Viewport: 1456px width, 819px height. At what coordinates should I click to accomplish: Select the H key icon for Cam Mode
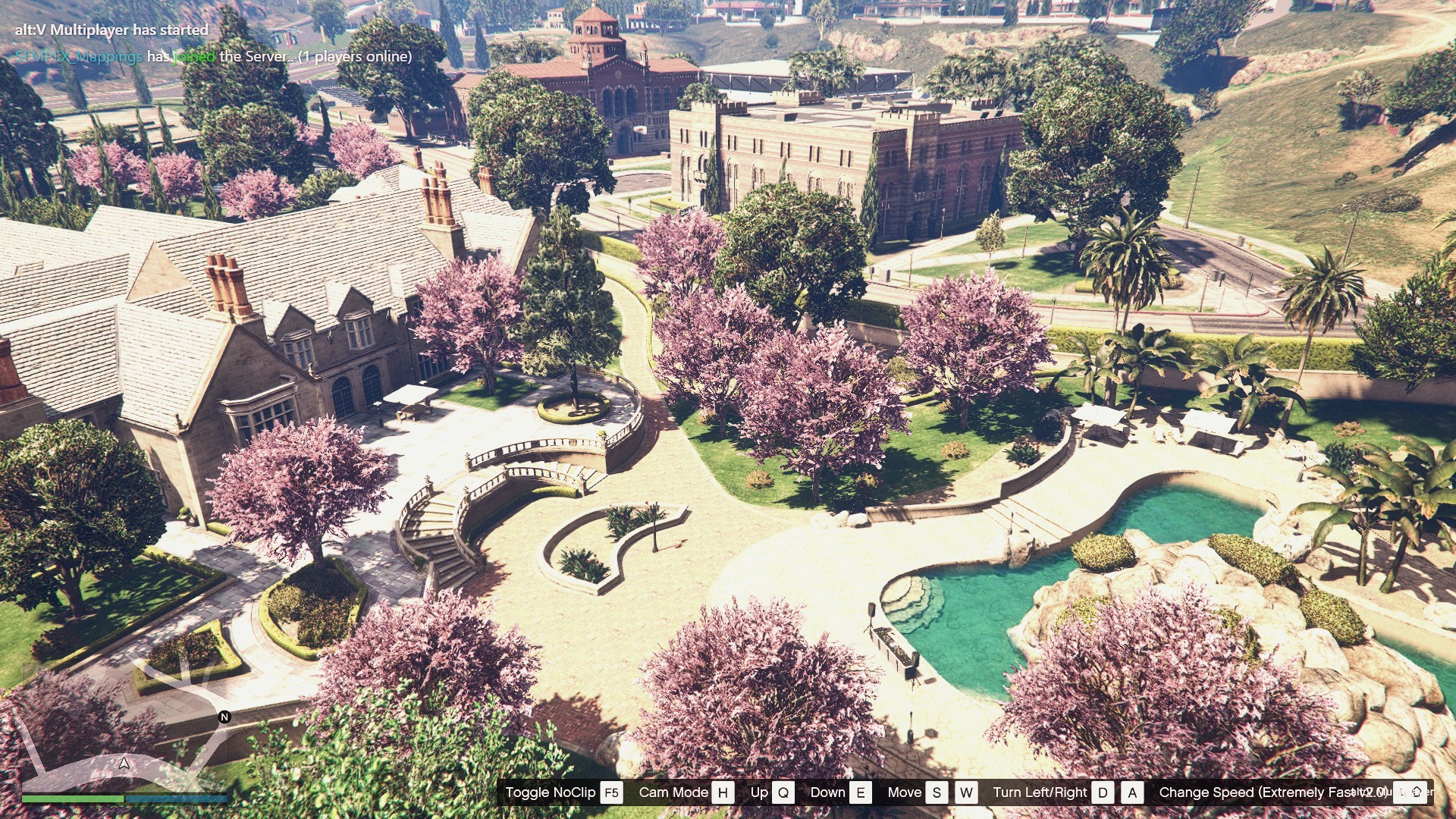click(723, 792)
